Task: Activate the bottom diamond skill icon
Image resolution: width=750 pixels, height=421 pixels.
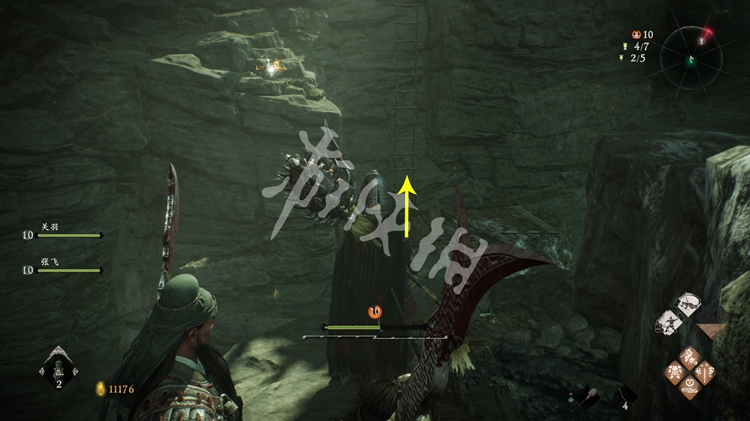Action: (691, 387)
